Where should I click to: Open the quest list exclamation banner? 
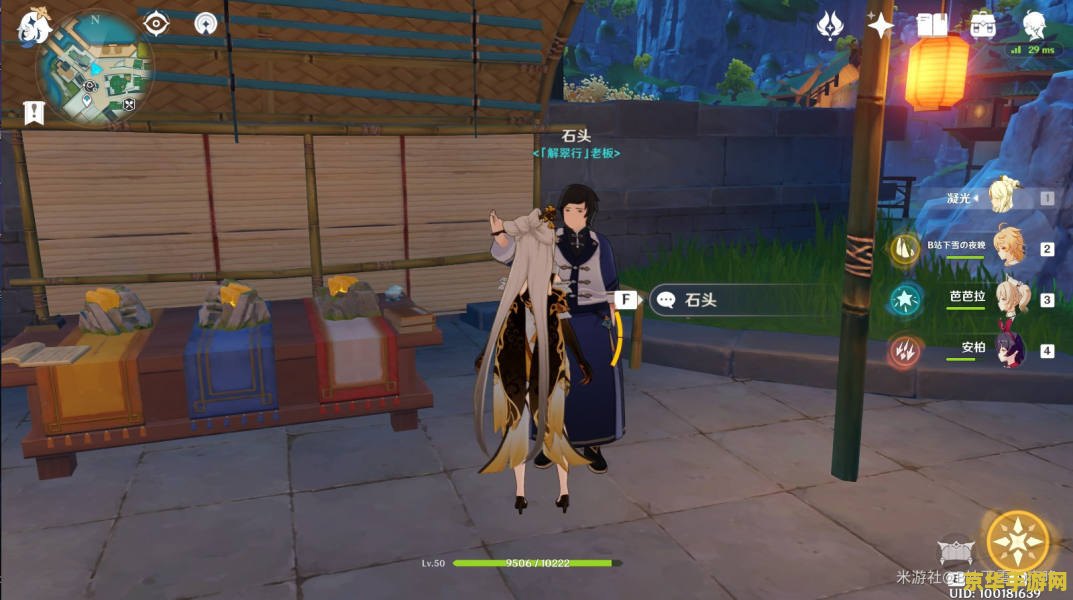[x=35, y=112]
